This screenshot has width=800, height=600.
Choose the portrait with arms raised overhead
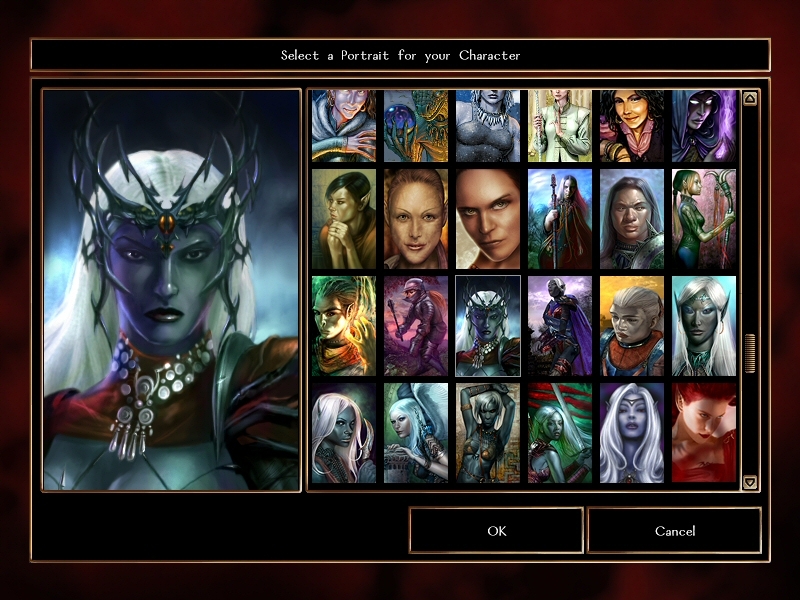point(488,432)
